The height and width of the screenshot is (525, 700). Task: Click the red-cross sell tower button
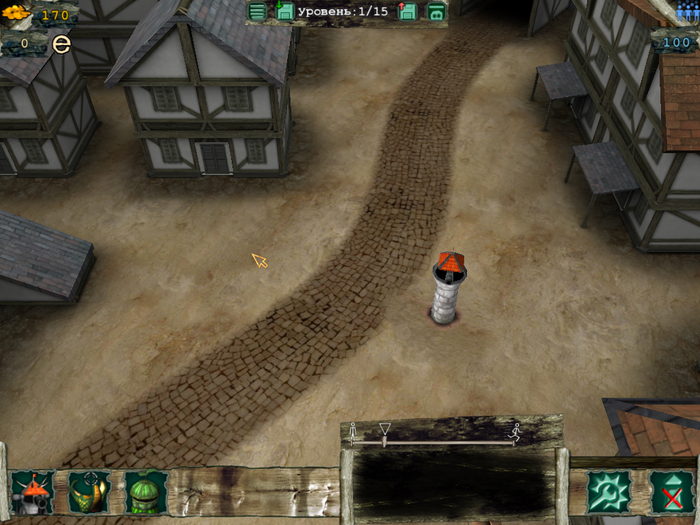670,492
